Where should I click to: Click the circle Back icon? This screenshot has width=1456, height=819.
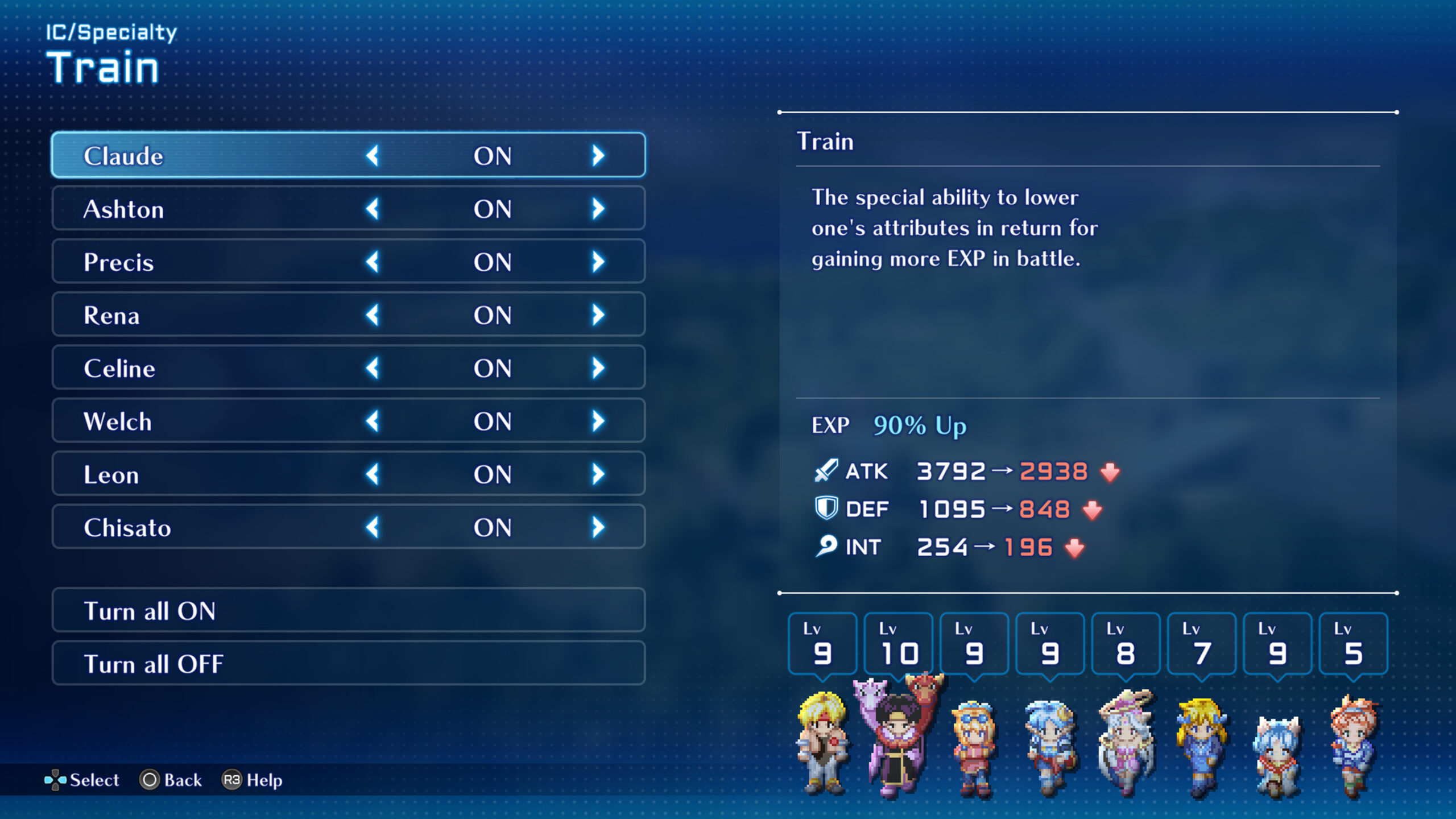[x=149, y=780]
